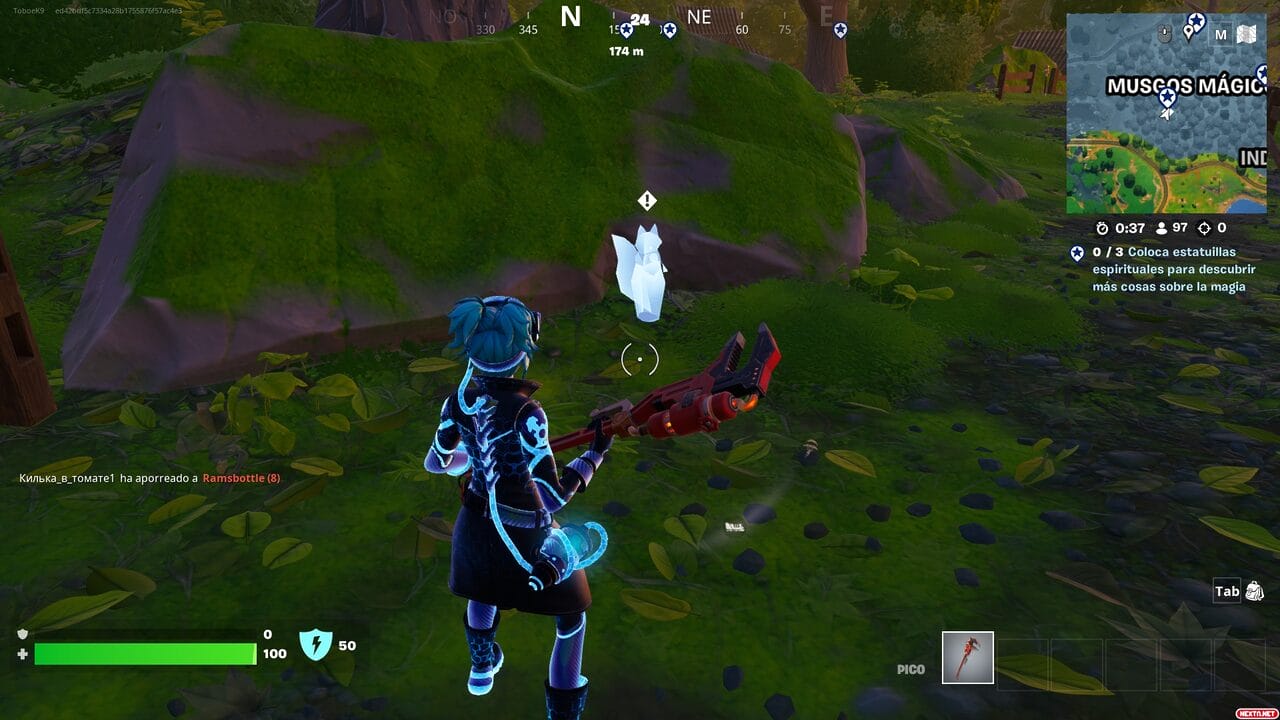Select the pickaxe (Pico) hotbar slot
Viewport: 1280px width, 720px height.
coord(968,657)
